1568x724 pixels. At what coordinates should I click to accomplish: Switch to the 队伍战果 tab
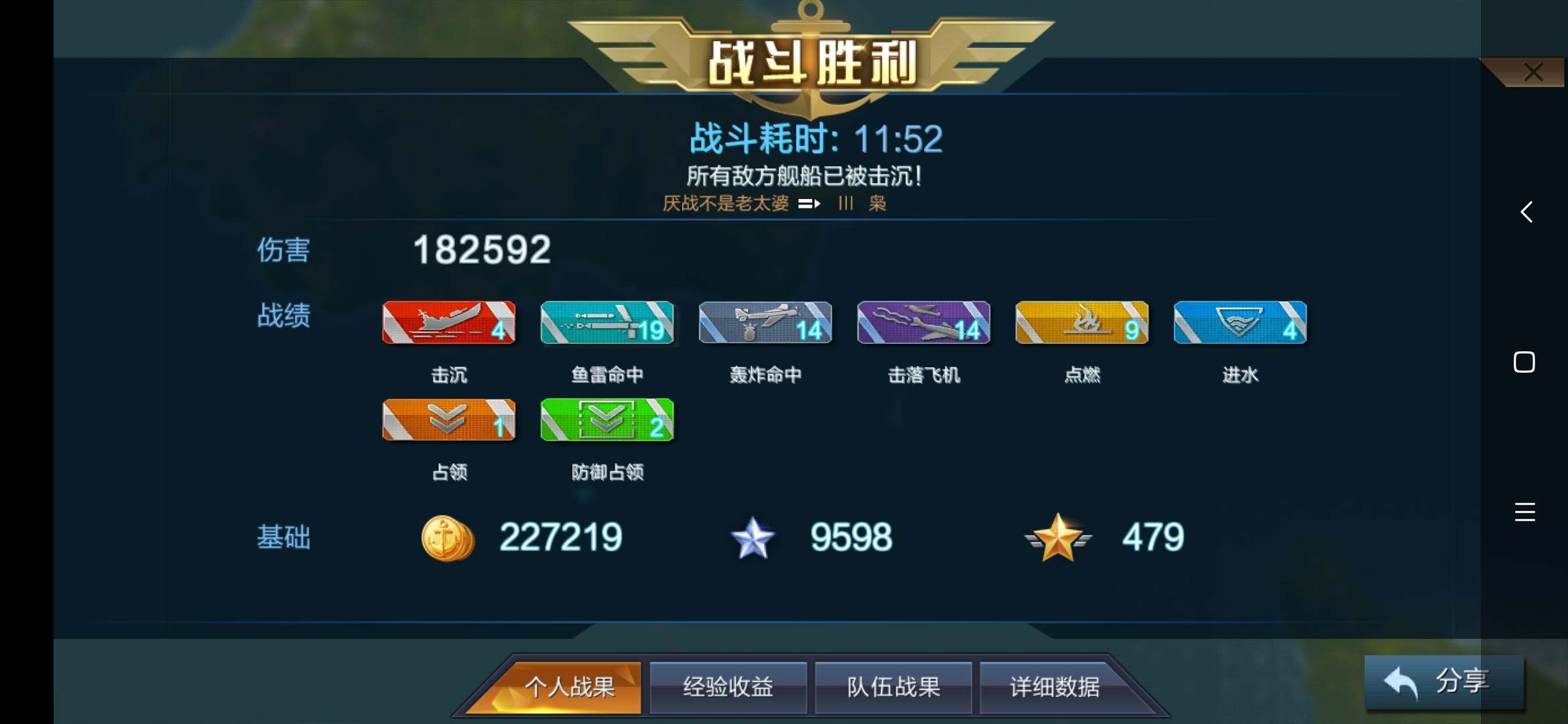[894, 686]
